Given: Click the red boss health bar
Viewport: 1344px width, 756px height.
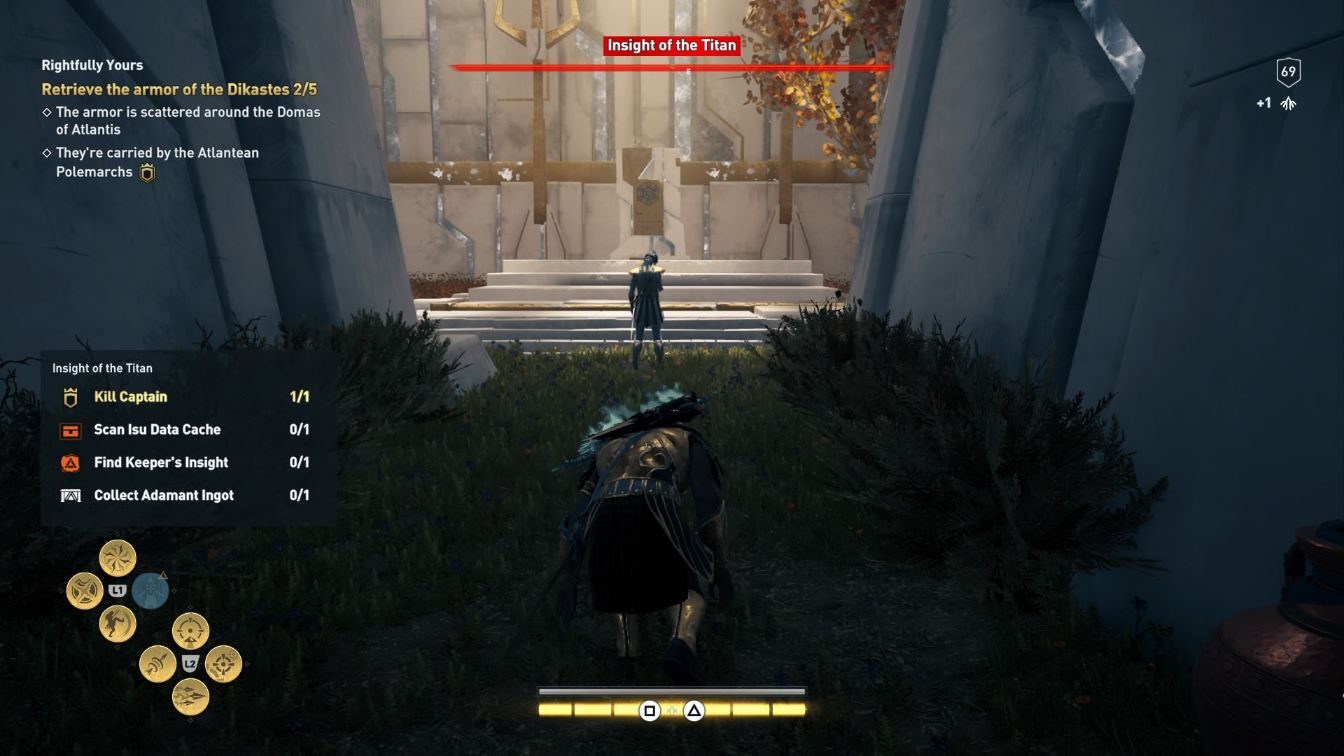Looking at the screenshot, I should point(670,67).
